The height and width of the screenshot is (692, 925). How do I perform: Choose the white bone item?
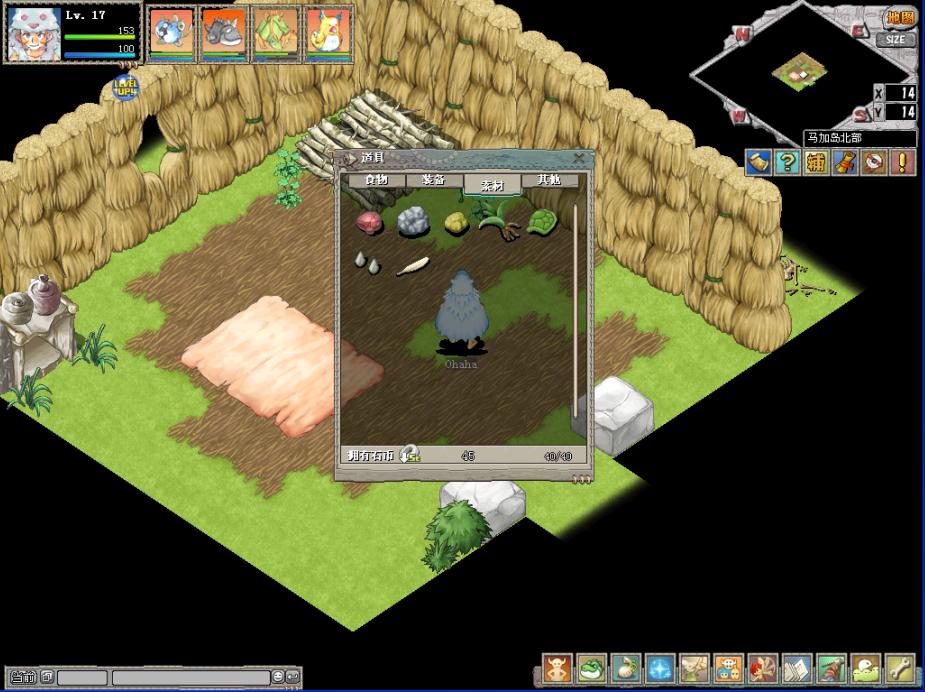coord(412,266)
